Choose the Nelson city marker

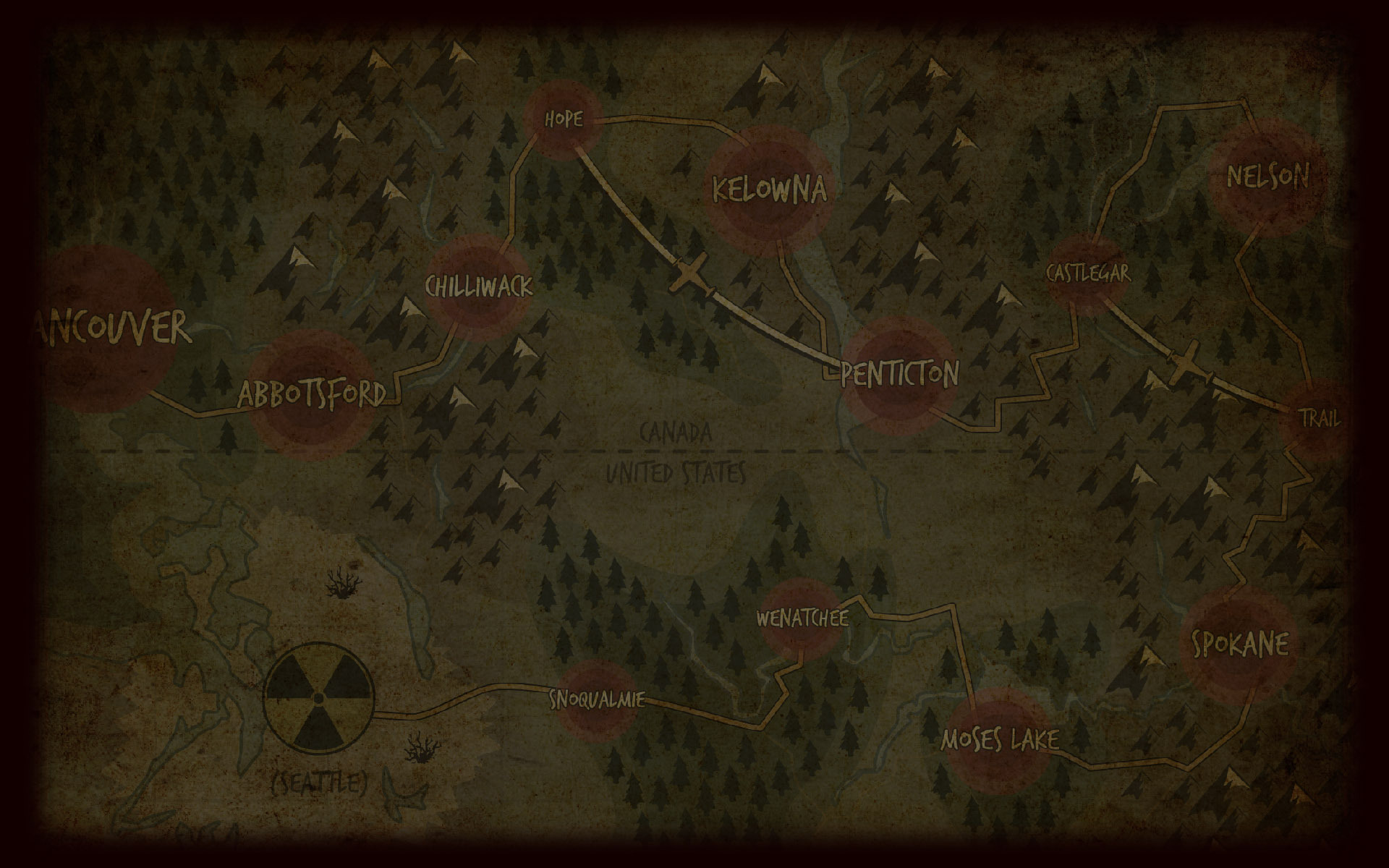[1267, 176]
